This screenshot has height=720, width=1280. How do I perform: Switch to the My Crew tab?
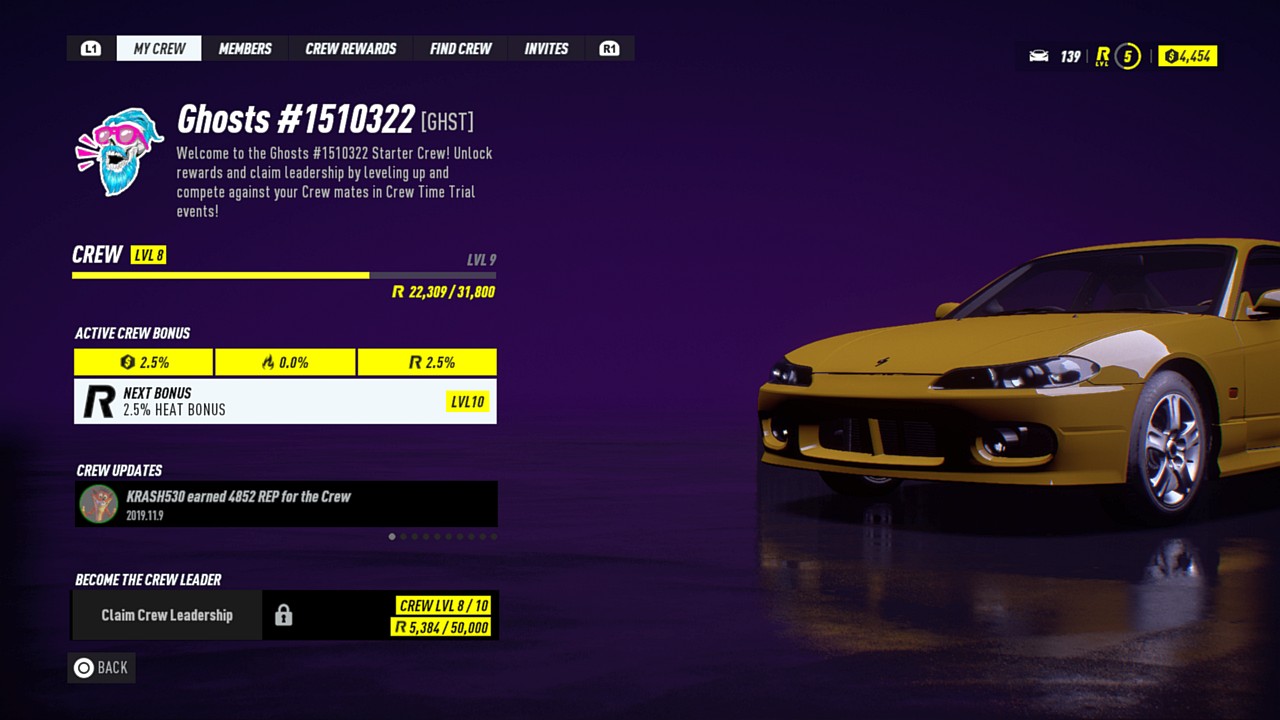pos(159,48)
